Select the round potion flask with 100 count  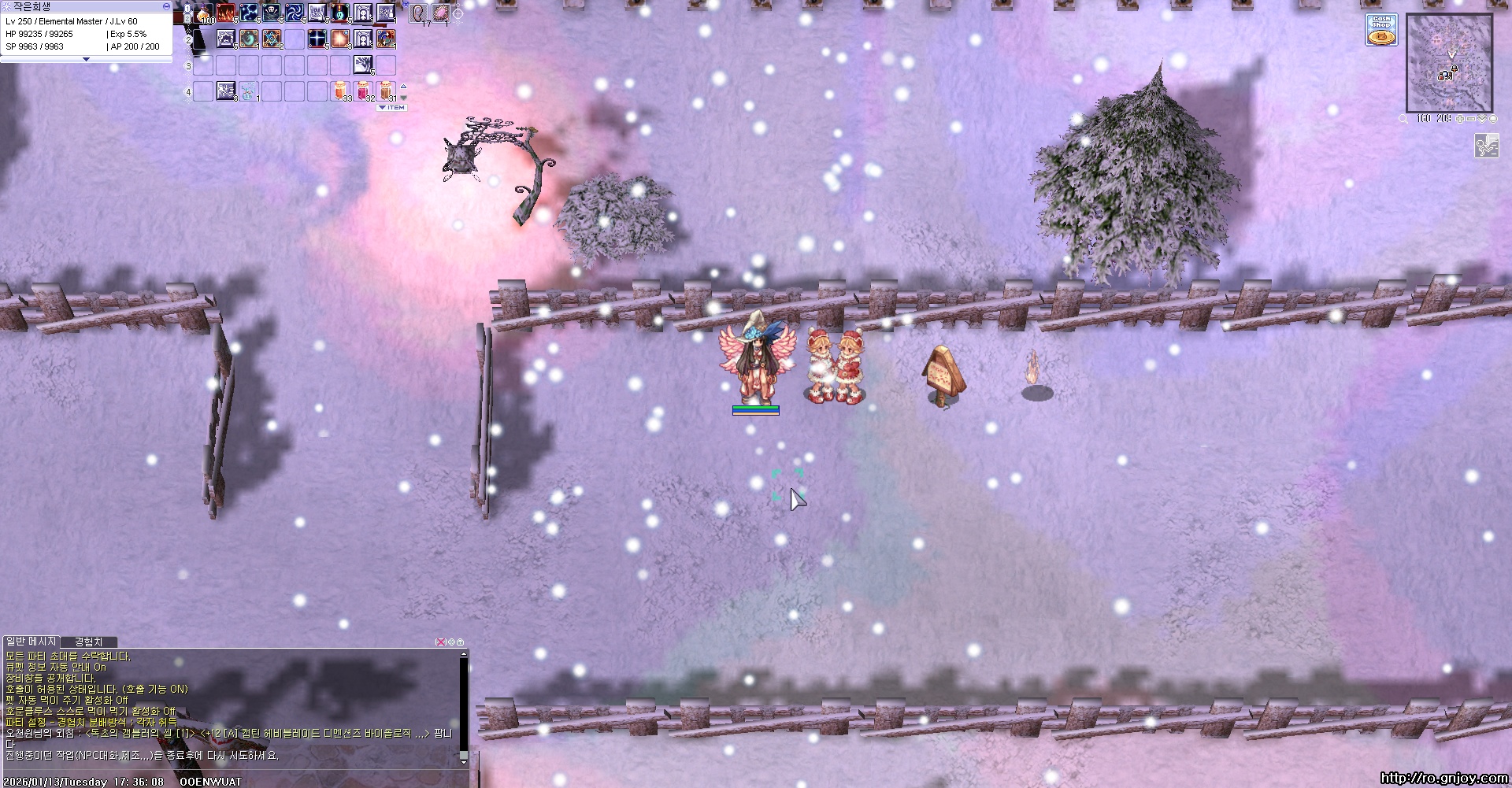[x=204, y=13]
